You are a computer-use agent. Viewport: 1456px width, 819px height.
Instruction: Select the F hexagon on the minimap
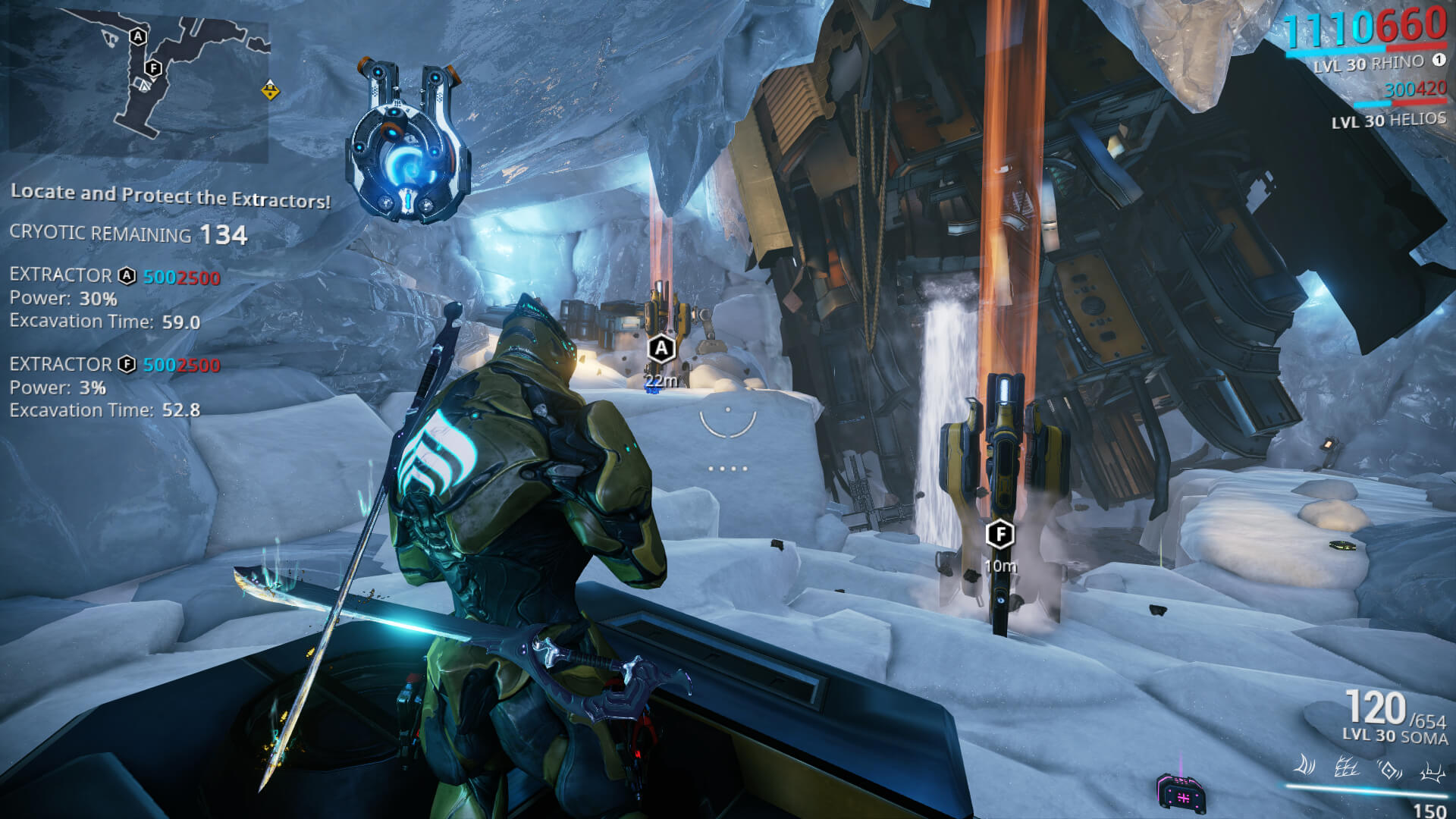click(x=154, y=68)
